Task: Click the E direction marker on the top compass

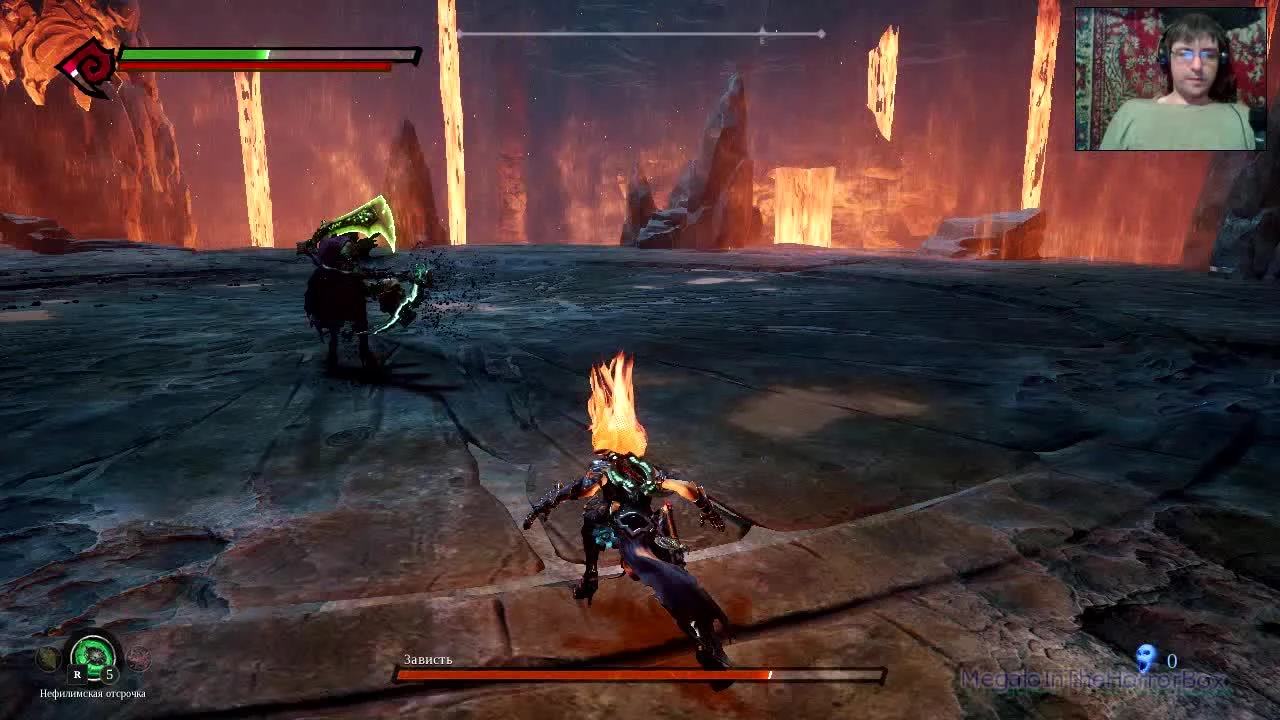Action: [762, 42]
